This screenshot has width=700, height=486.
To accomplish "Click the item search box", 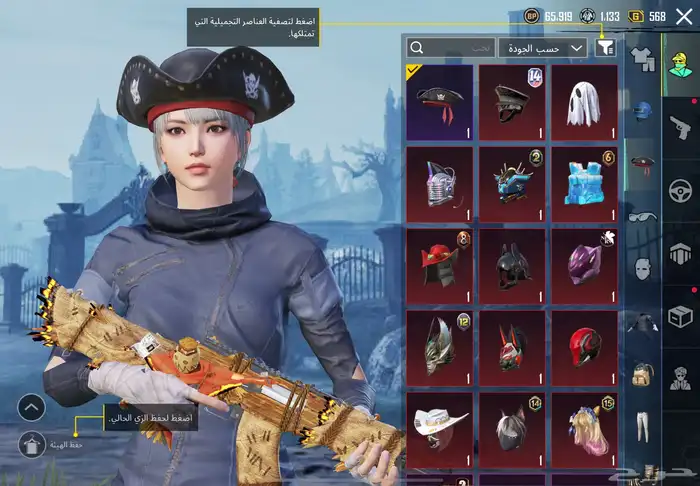I will coord(452,47).
